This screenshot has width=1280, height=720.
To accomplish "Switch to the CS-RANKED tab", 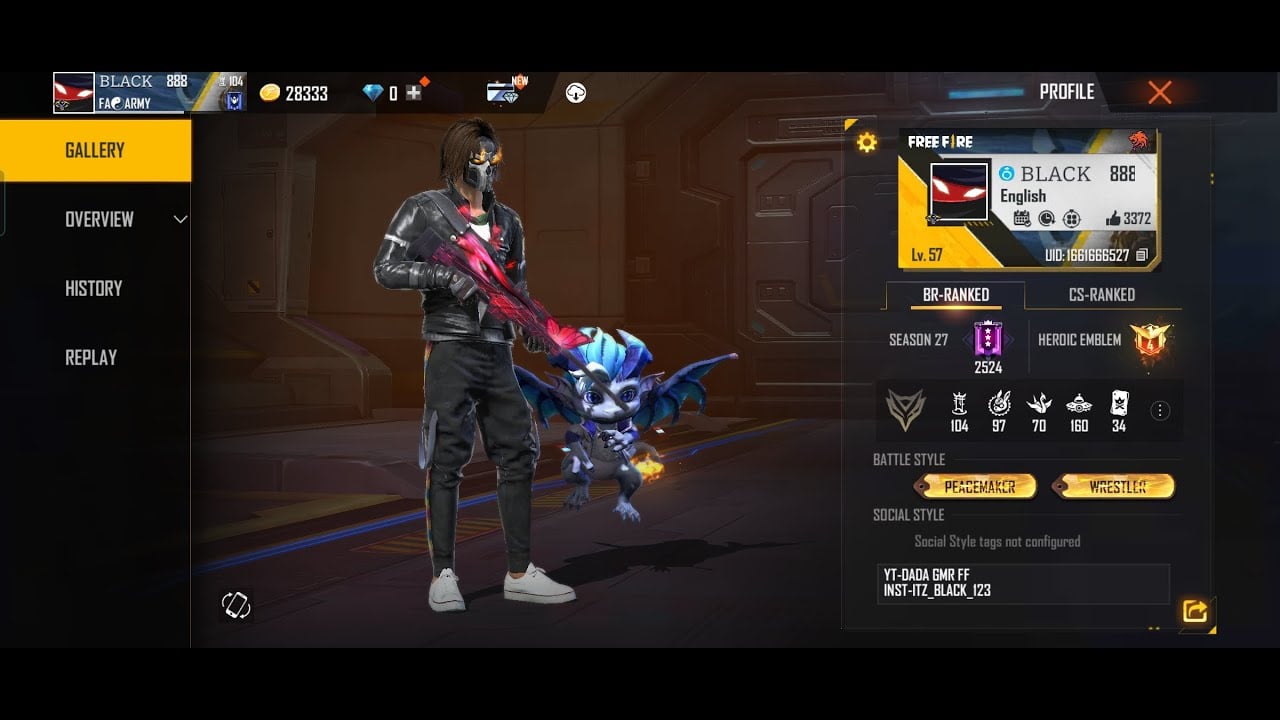I will pyautogui.click(x=1100, y=295).
